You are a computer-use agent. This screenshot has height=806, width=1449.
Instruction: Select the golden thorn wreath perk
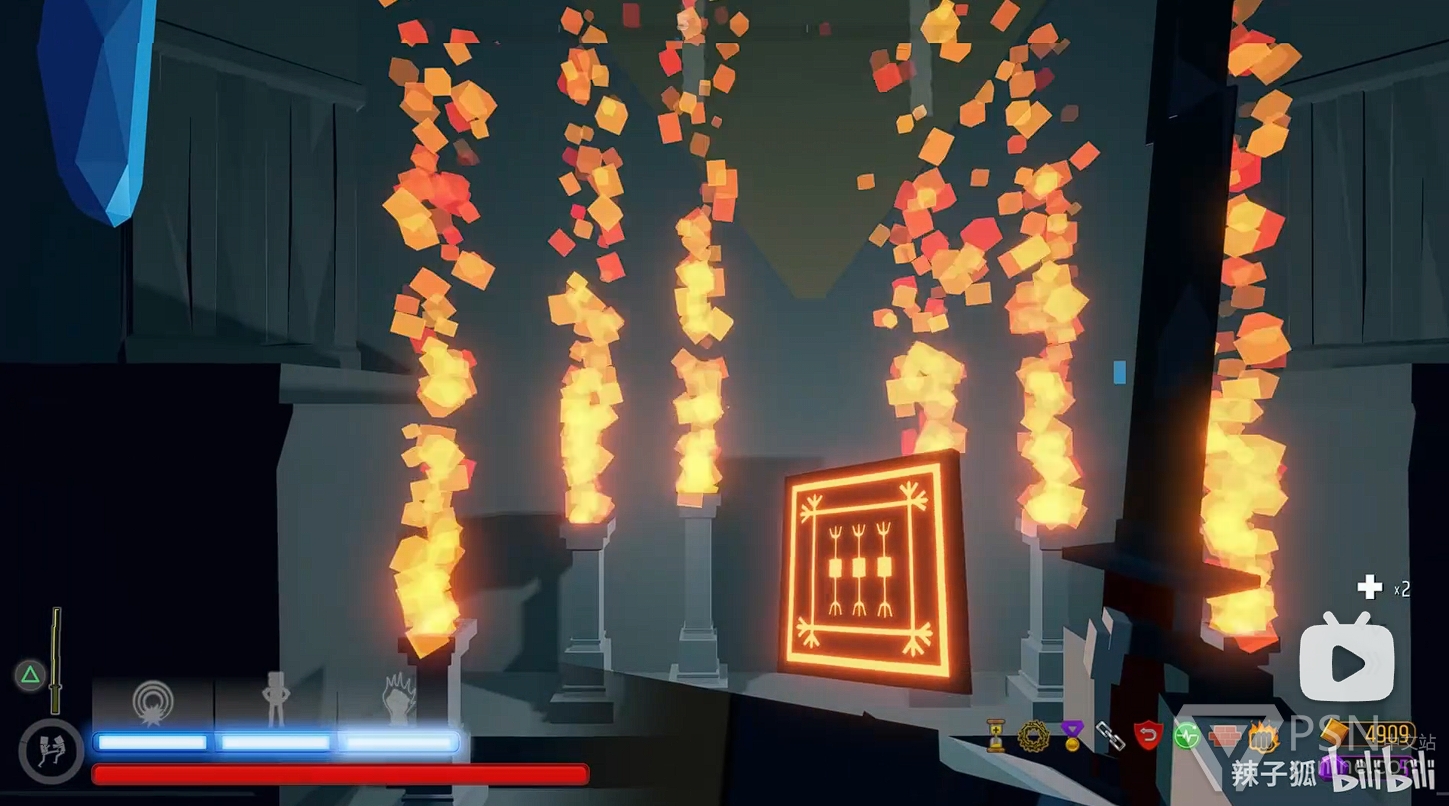coord(1033,736)
